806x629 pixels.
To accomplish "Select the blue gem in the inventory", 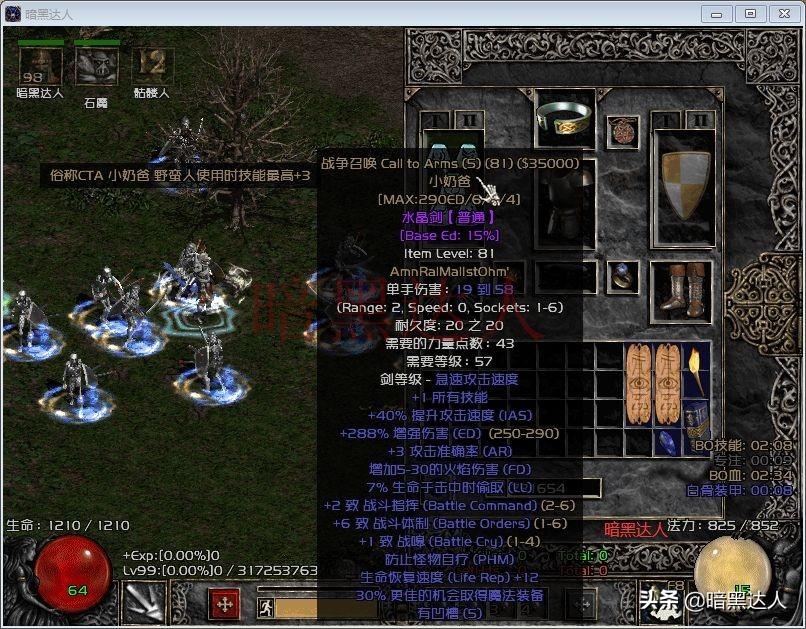I will [666, 440].
